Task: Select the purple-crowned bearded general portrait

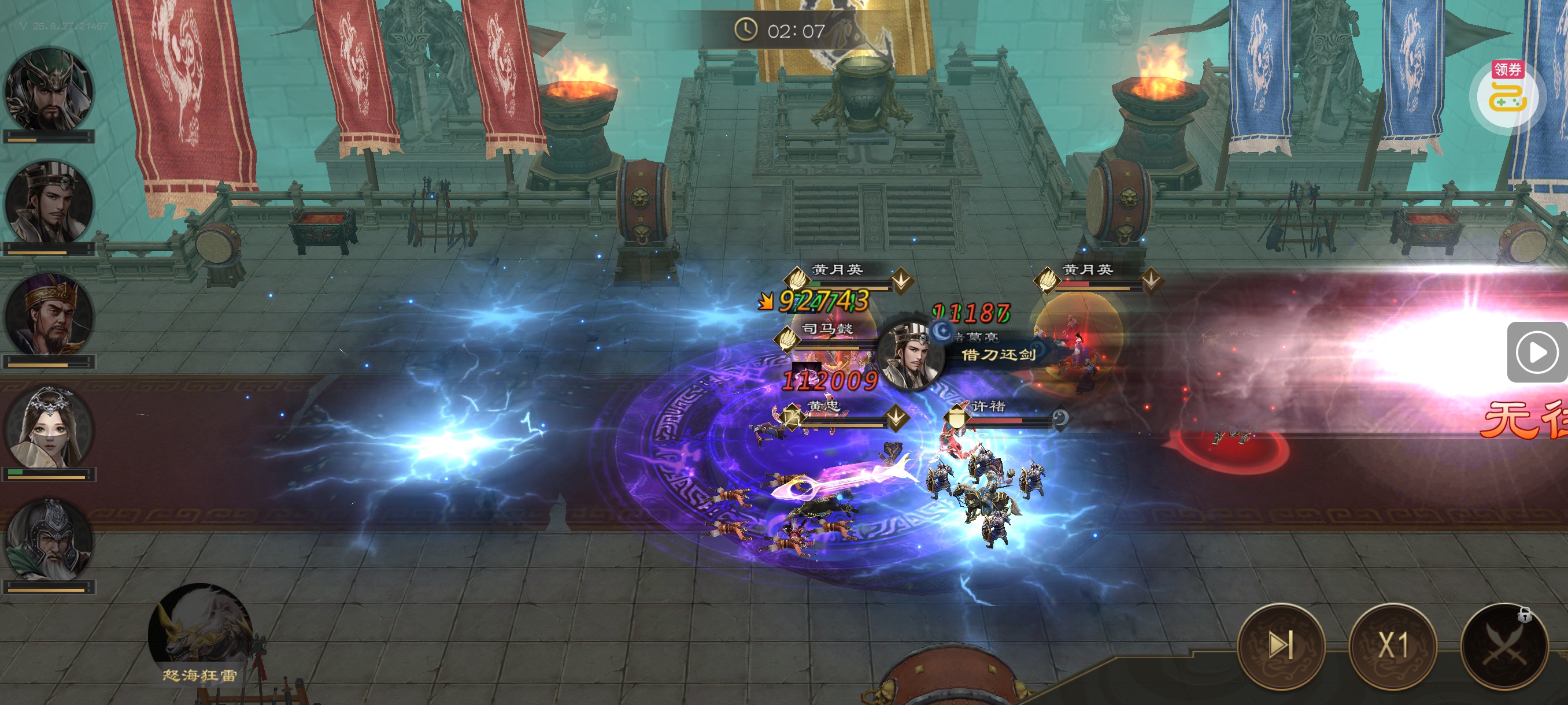Action: 49,315
